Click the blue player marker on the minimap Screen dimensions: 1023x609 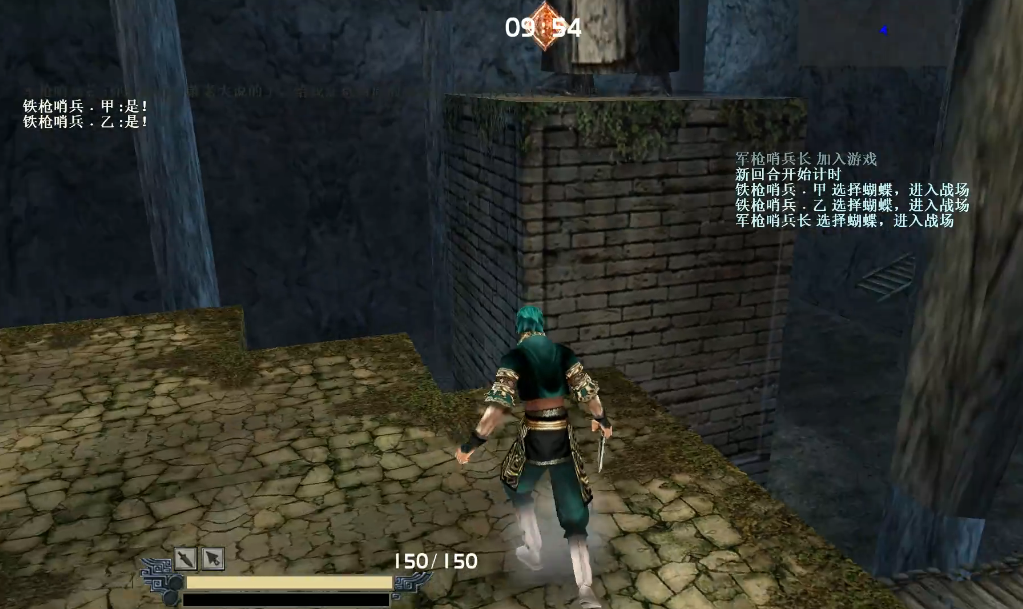coord(884,31)
